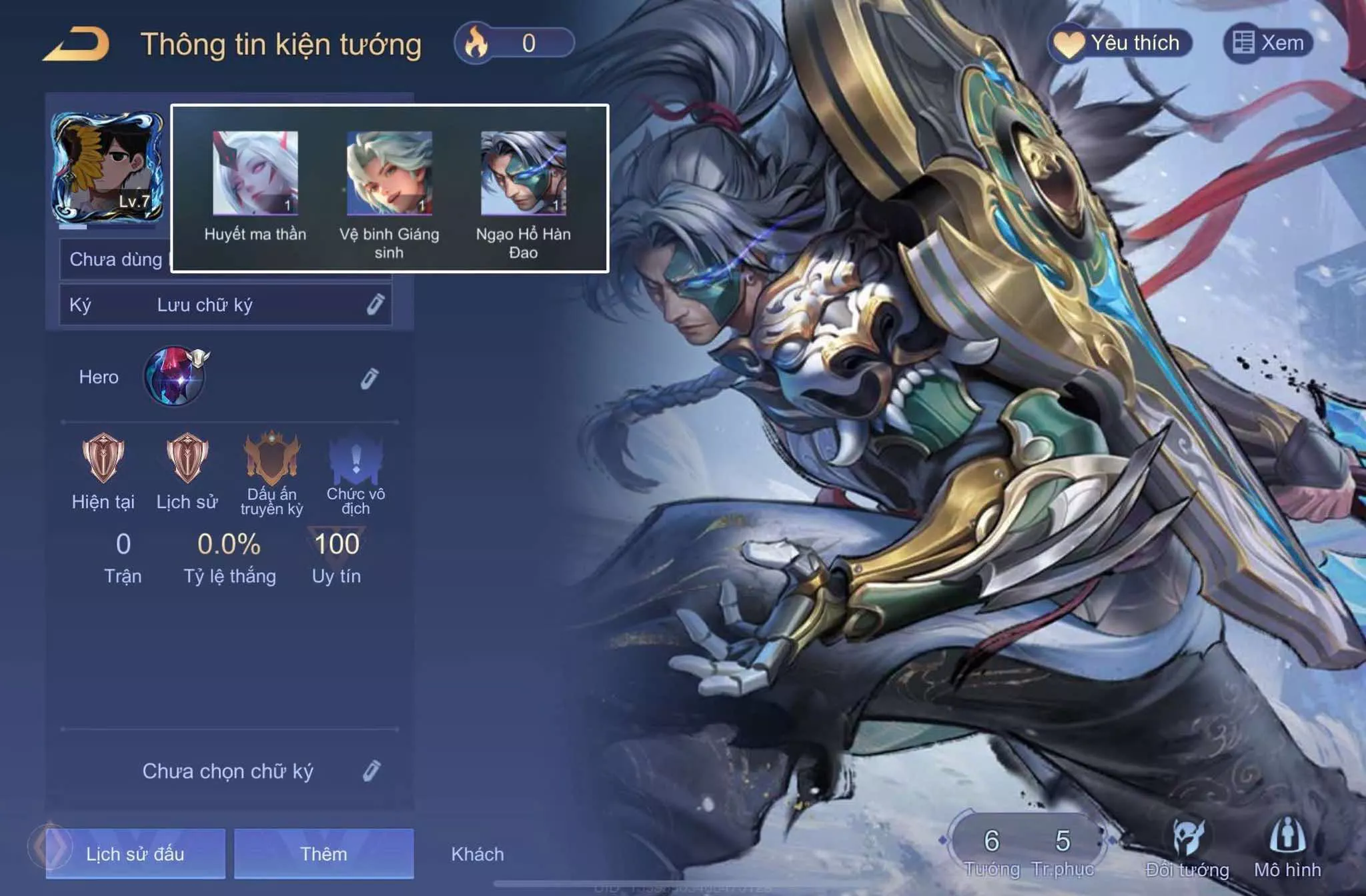
Task: Click the Hero badge crystal icon
Action: [175, 376]
